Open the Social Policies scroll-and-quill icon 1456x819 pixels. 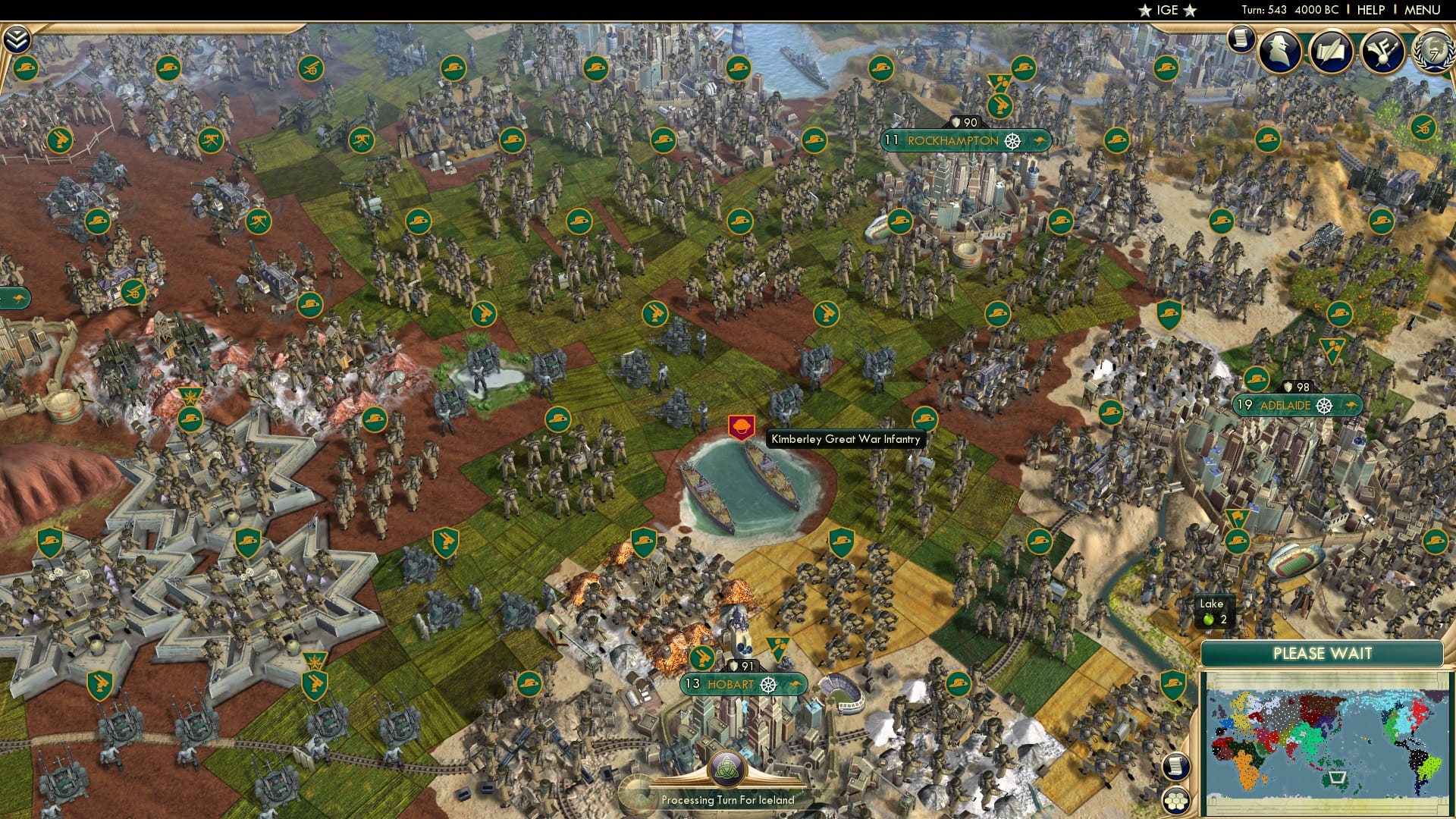pos(1332,50)
